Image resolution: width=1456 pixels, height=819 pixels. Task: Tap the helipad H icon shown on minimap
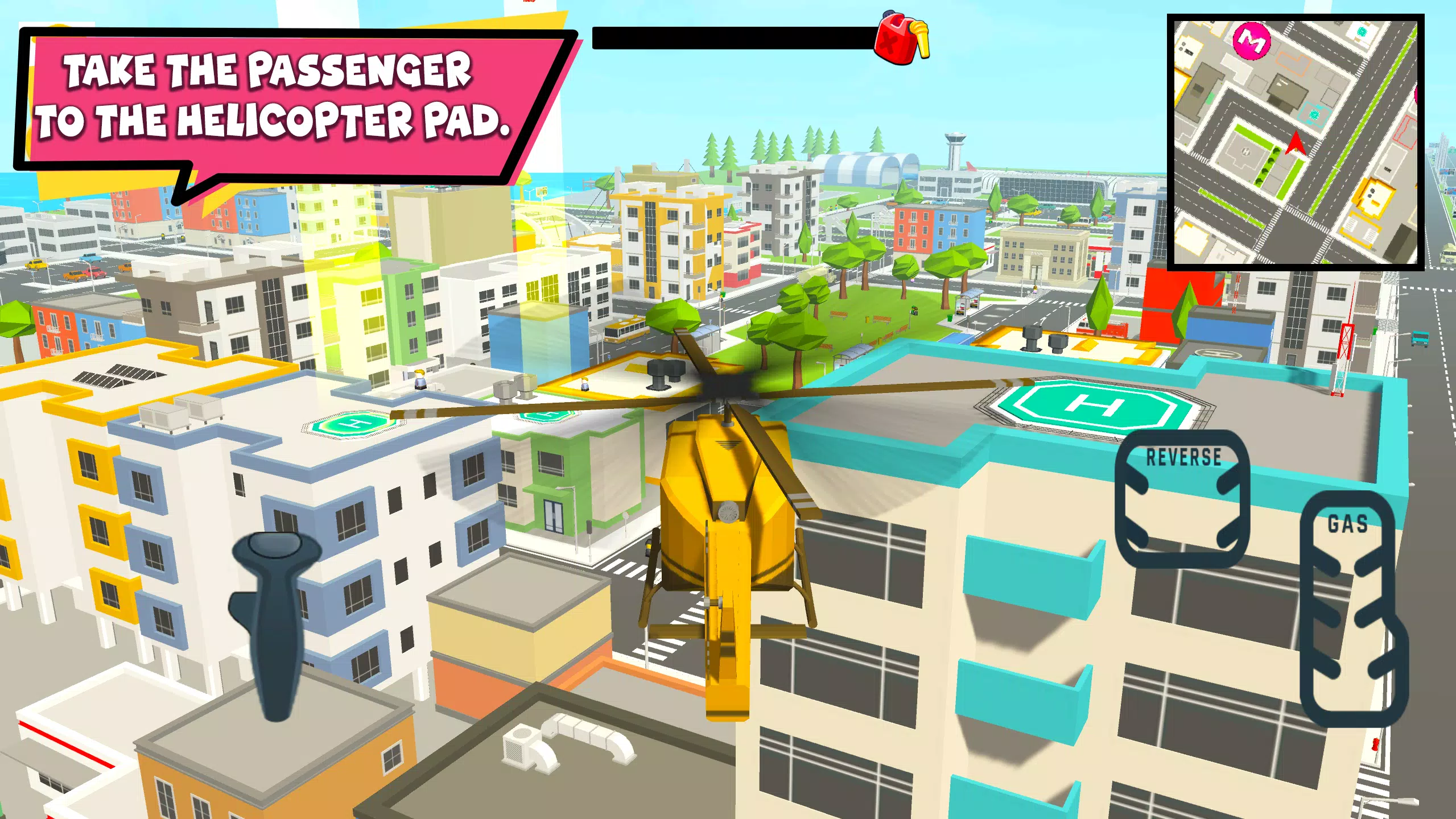1245,152
